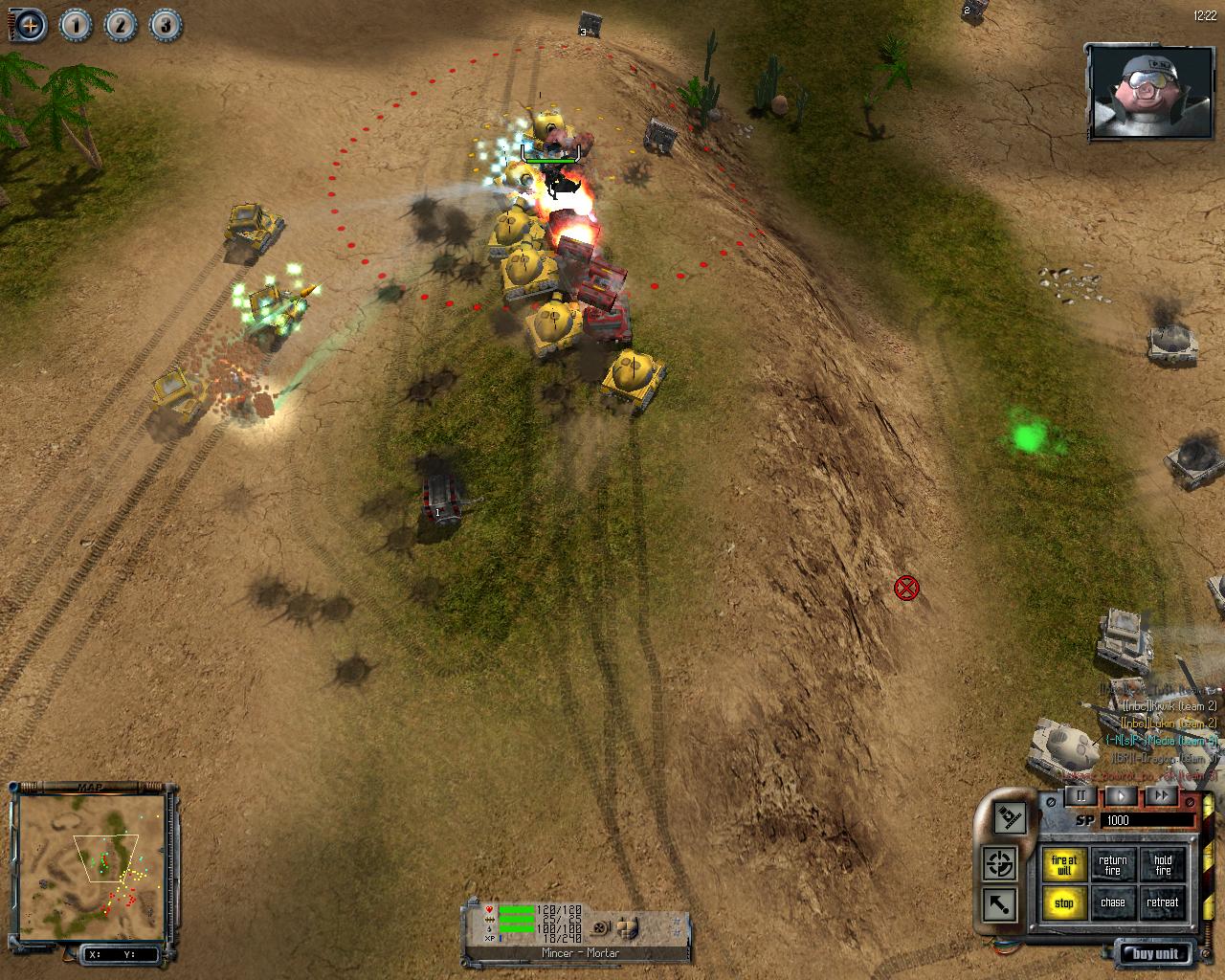
Task: Click the stop movement button
Action: point(1063,903)
